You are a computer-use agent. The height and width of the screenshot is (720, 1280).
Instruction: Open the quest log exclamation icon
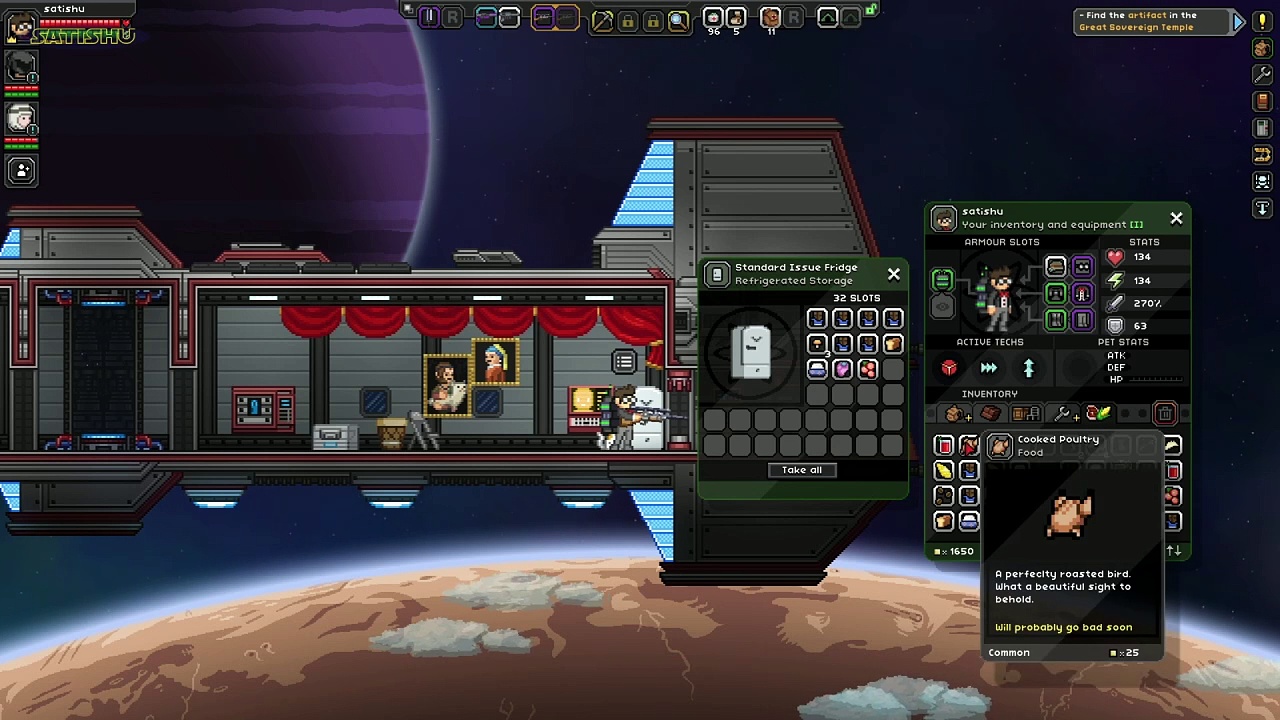click(1262, 22)
